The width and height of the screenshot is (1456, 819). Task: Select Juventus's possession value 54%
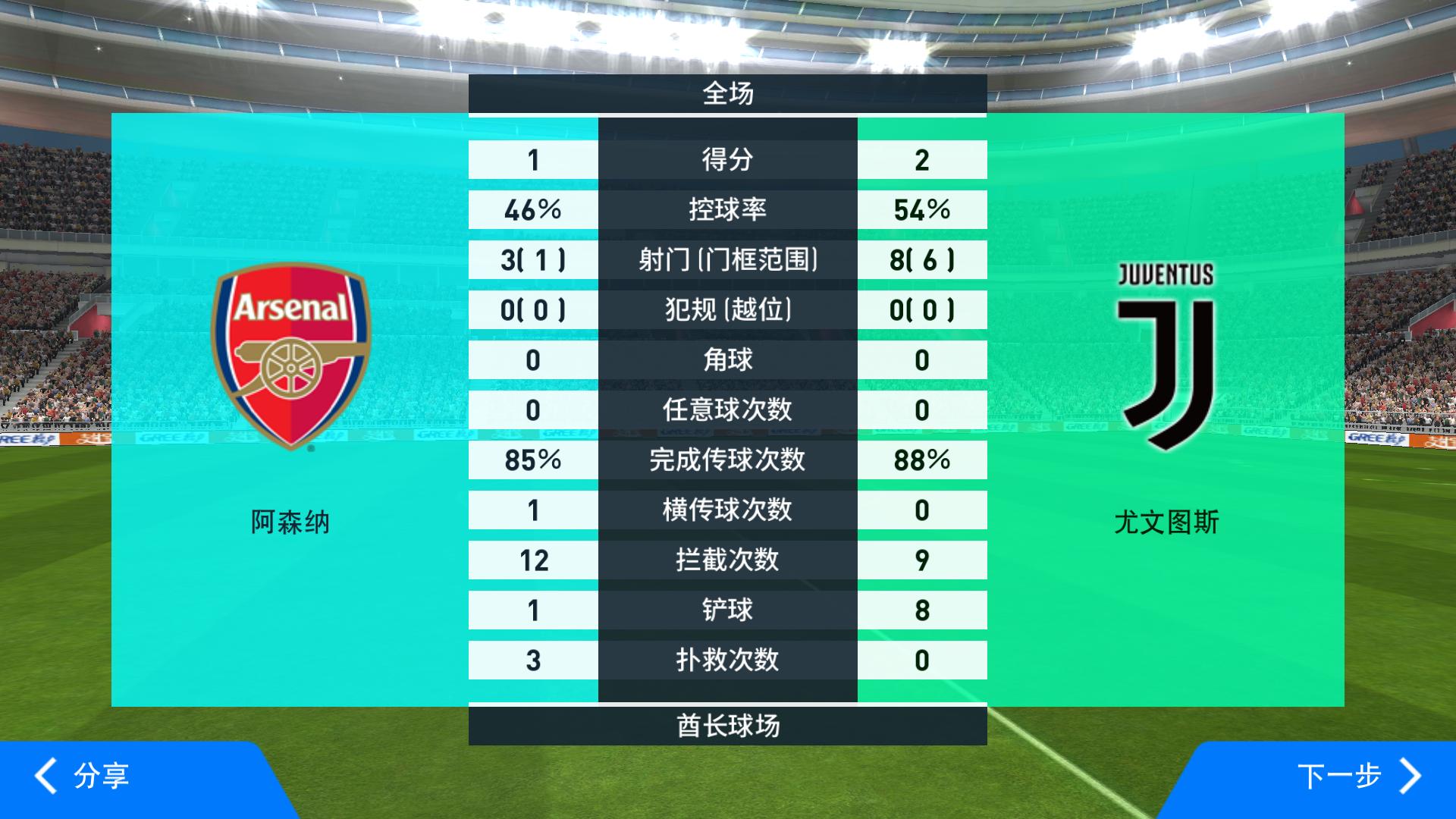[x=923, y=209]
